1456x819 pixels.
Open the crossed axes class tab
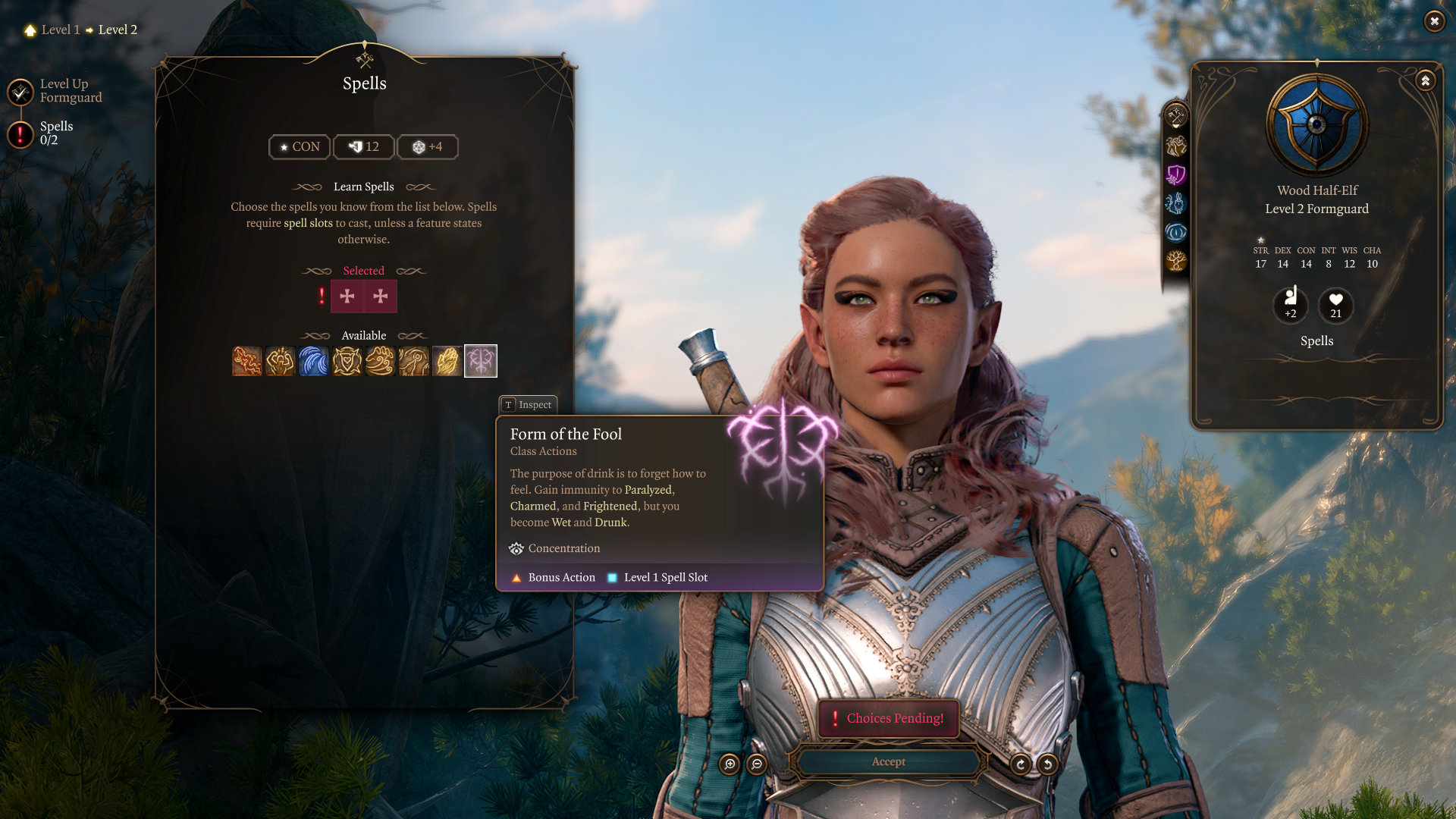click(x=1176, y=116)
